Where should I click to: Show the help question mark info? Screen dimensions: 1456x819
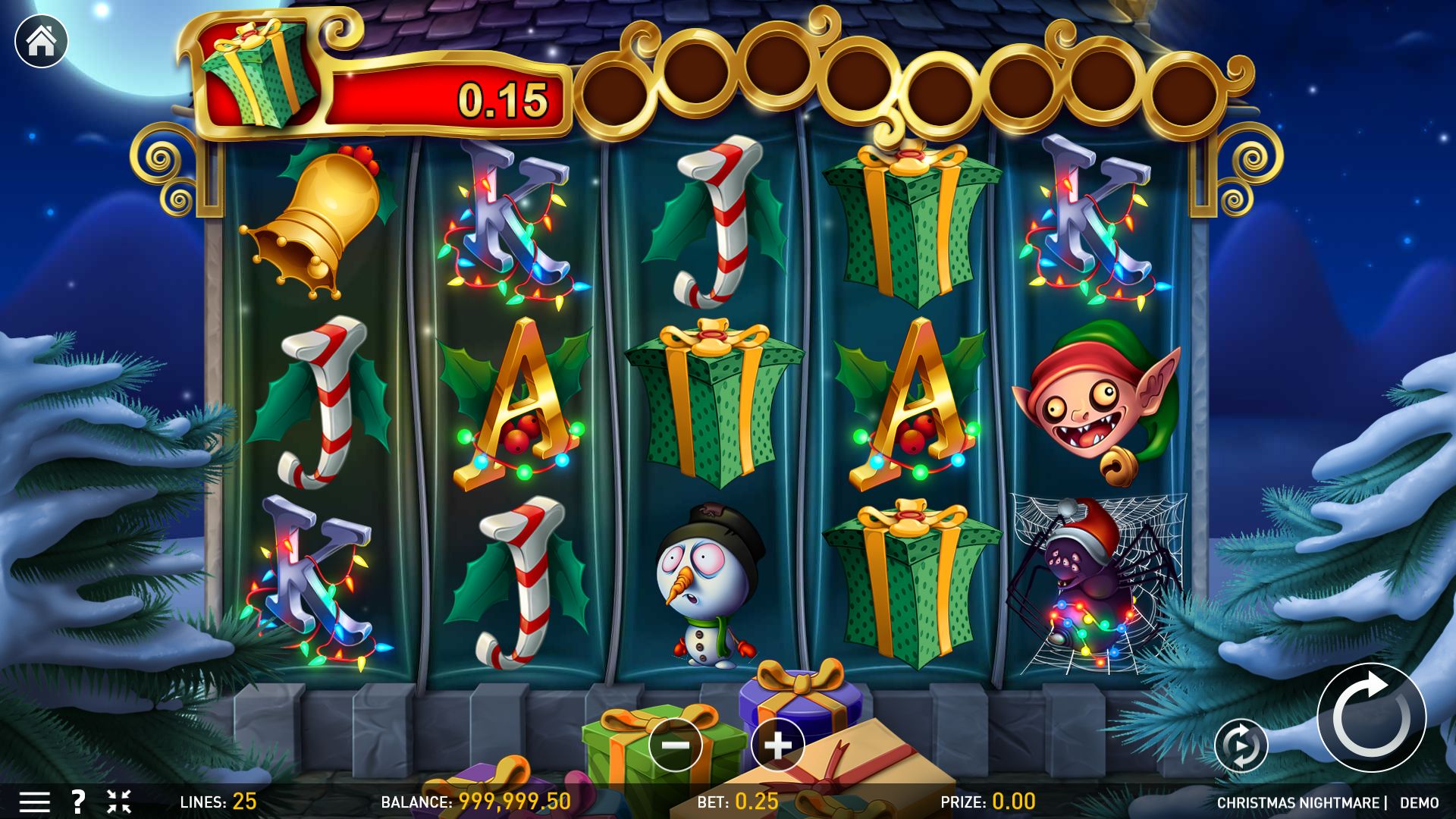point(77,802)
